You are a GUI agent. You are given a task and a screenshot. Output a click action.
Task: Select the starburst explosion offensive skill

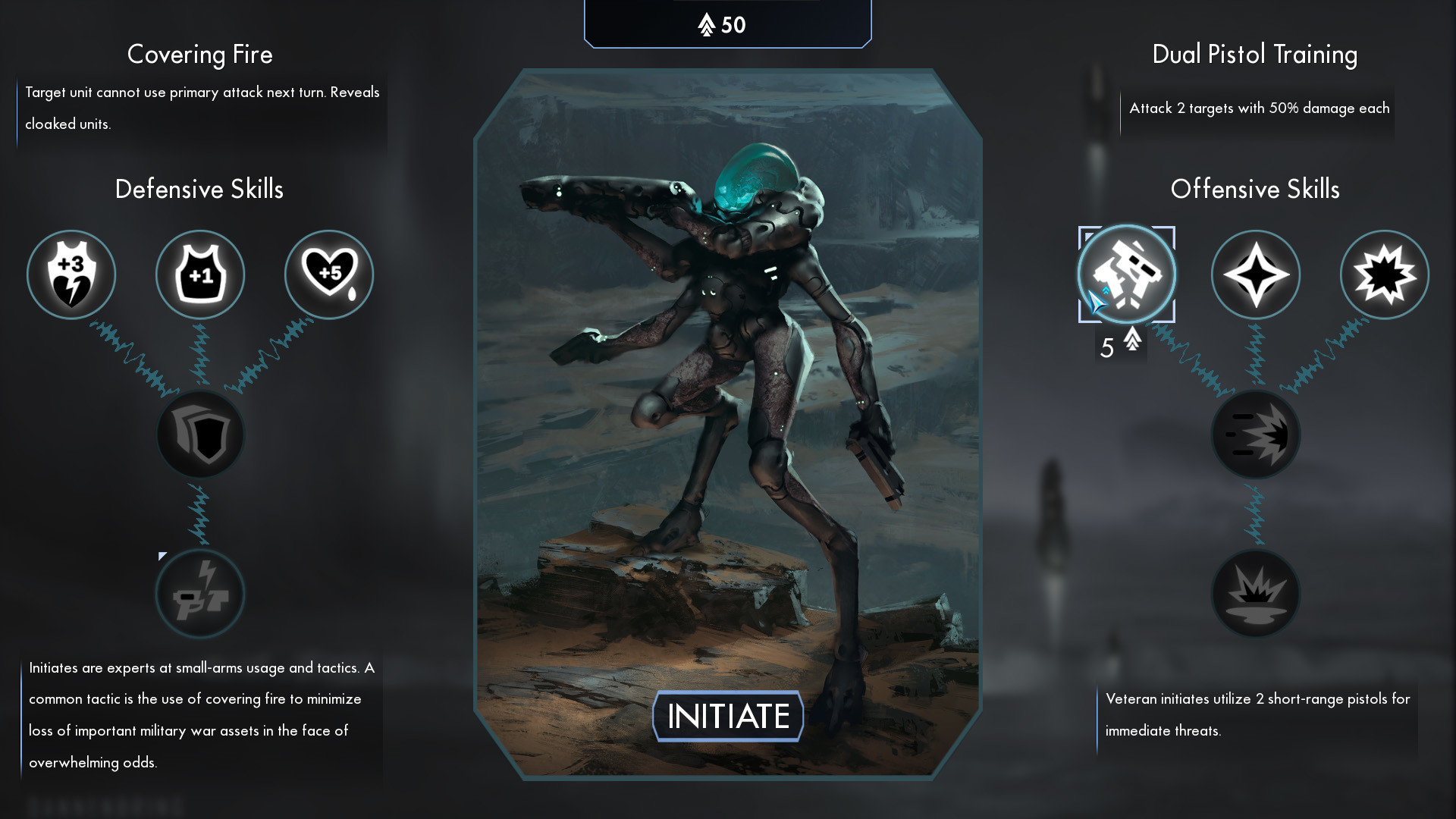click(1385, 275)
